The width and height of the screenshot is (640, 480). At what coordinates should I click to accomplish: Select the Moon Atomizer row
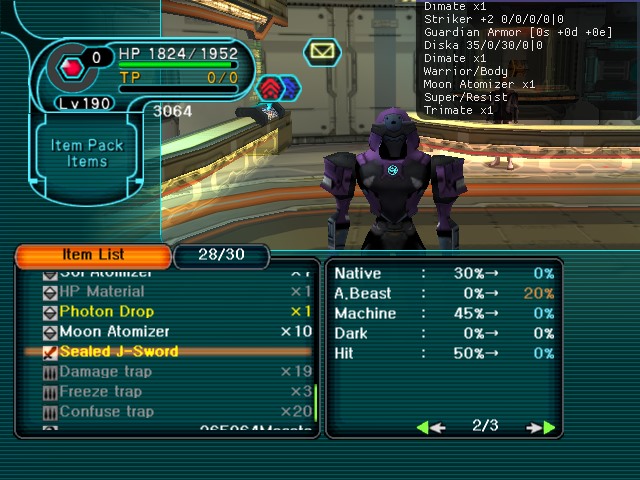click(x=115, y=331)
